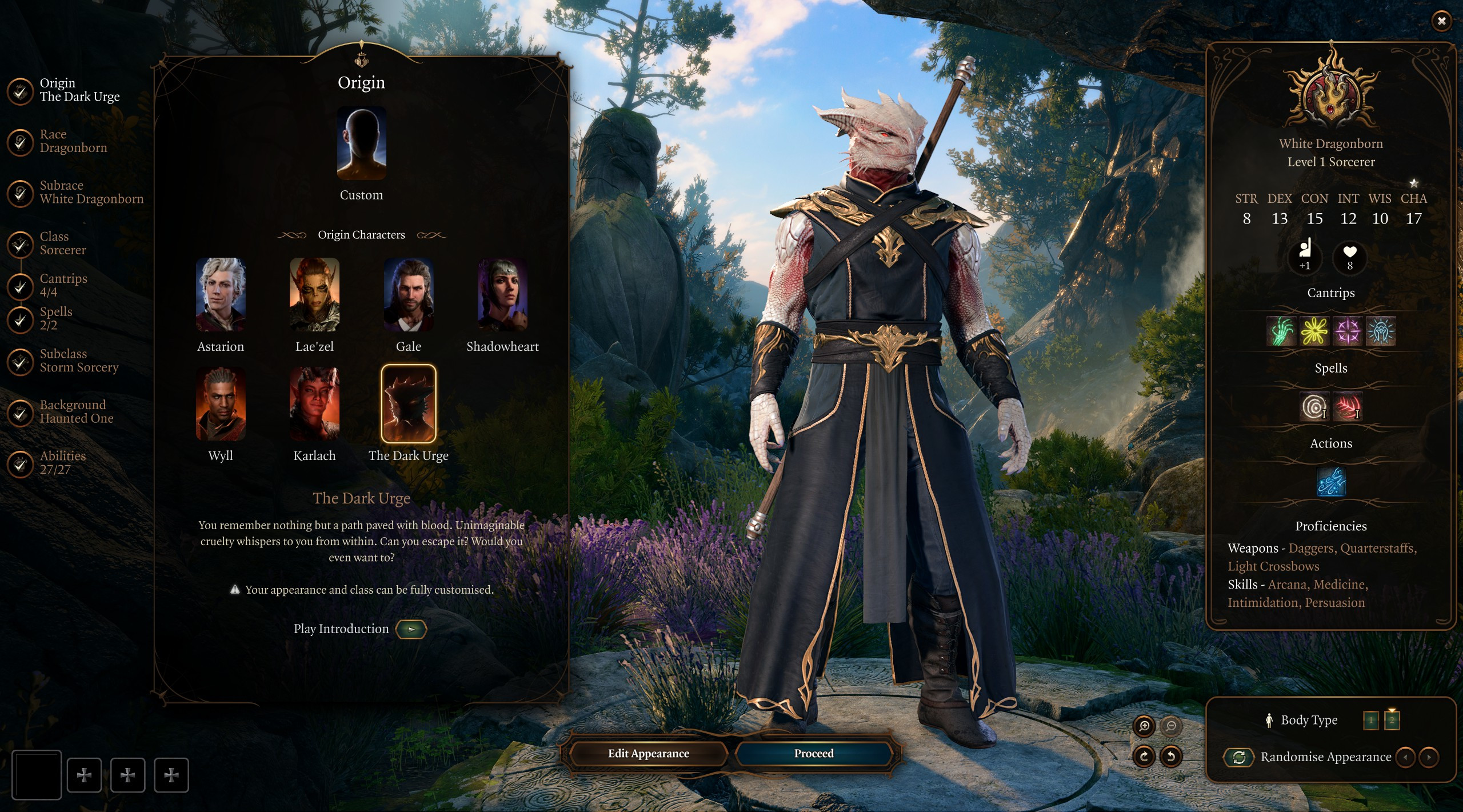Select Gale as your origin character

click(x=409, y=294)
